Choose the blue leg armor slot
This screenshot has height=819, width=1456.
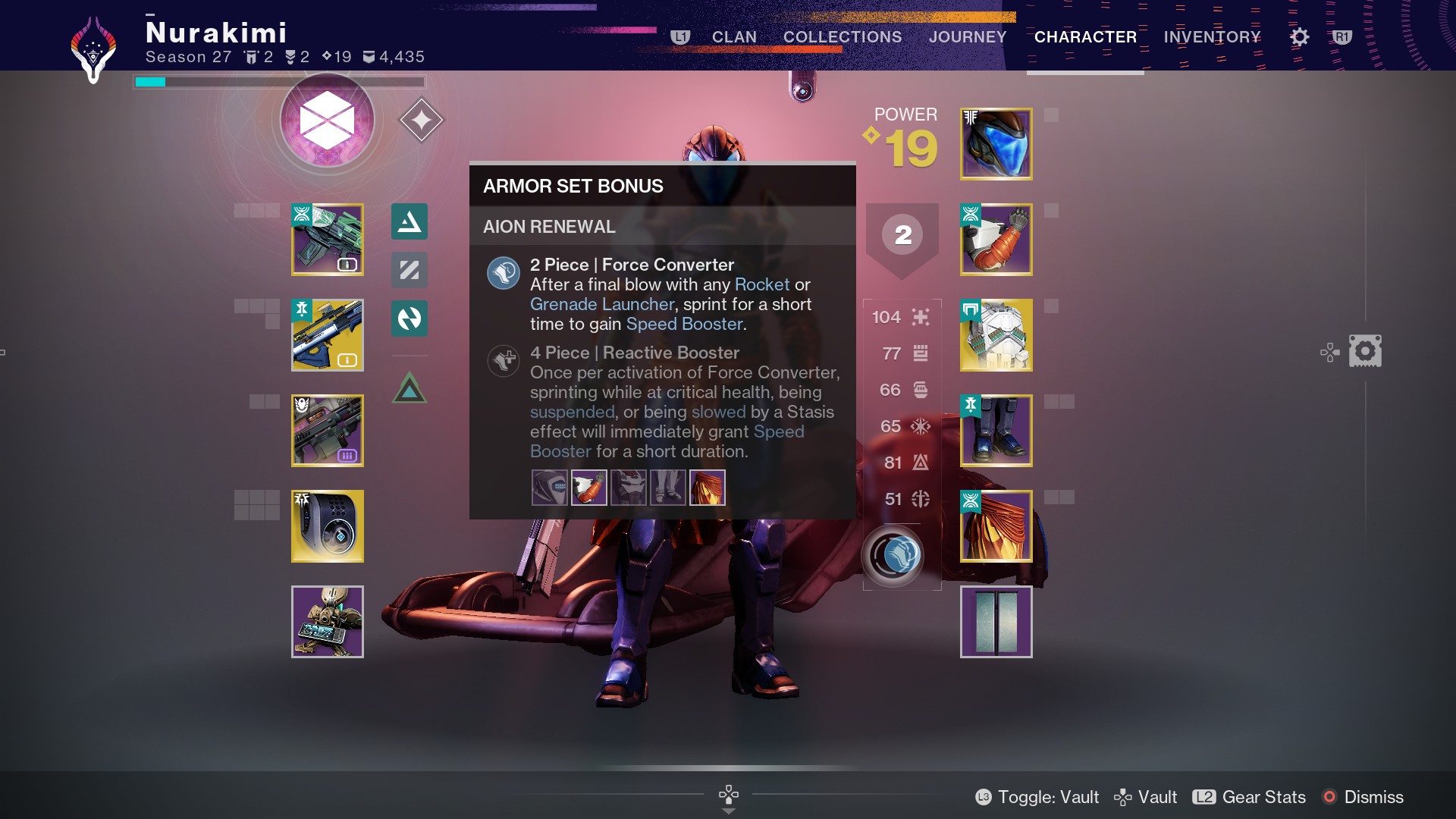[x=996, y=431]
